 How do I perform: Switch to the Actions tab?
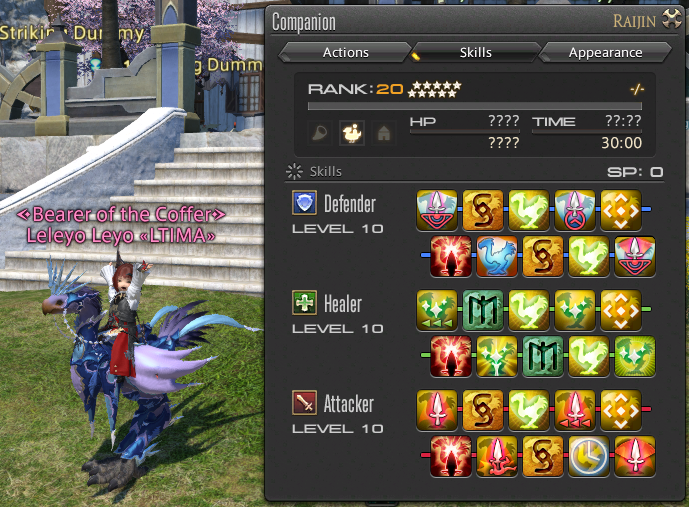(x=345, y=52)
